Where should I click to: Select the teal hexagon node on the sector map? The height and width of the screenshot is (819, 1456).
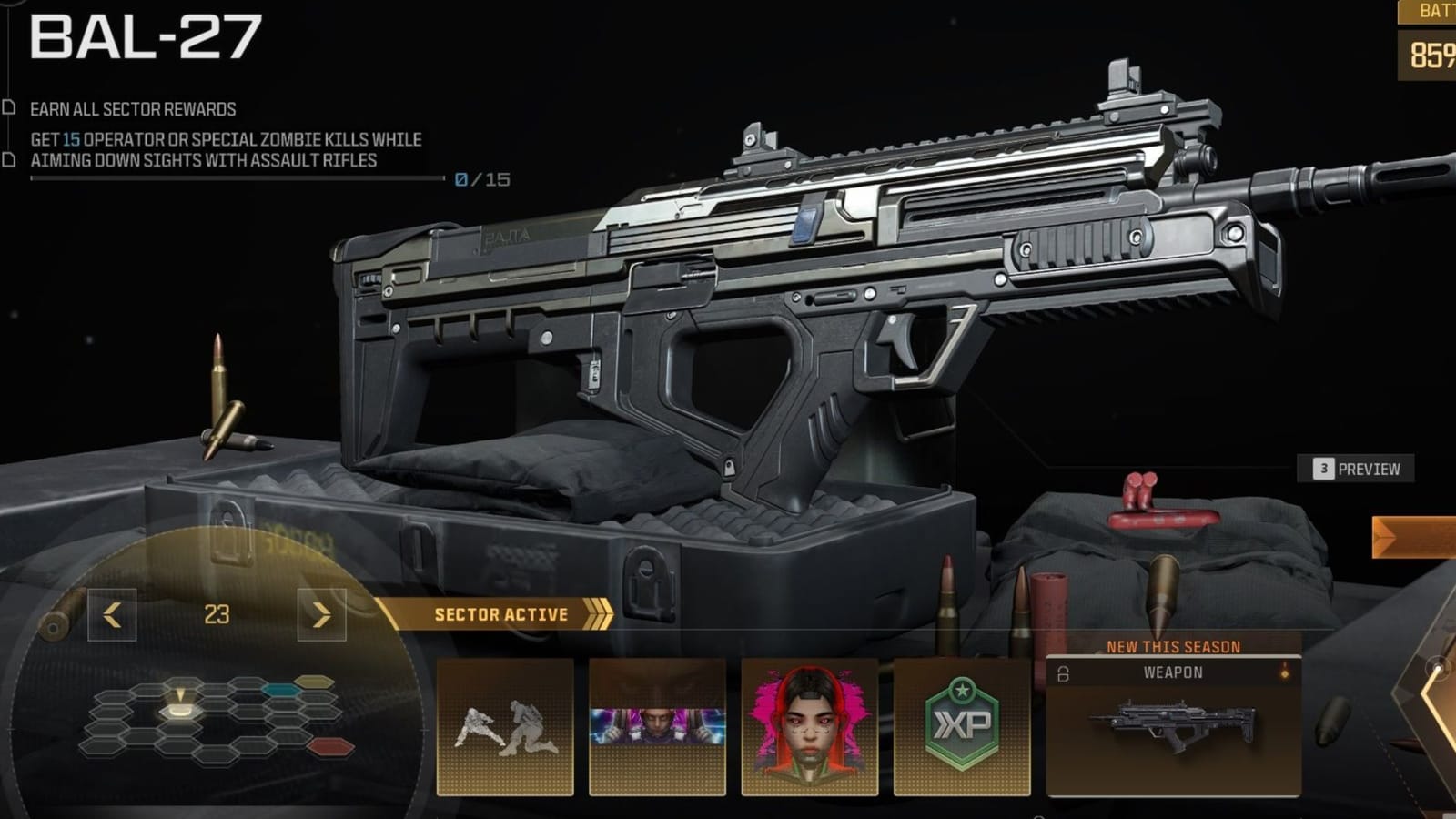click(280, 690)
